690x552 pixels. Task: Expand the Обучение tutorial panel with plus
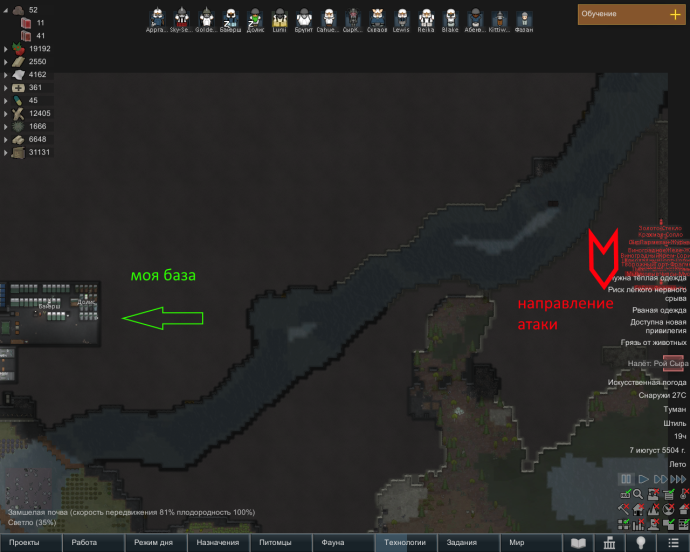pyautogui.click(x=674, y=14)
